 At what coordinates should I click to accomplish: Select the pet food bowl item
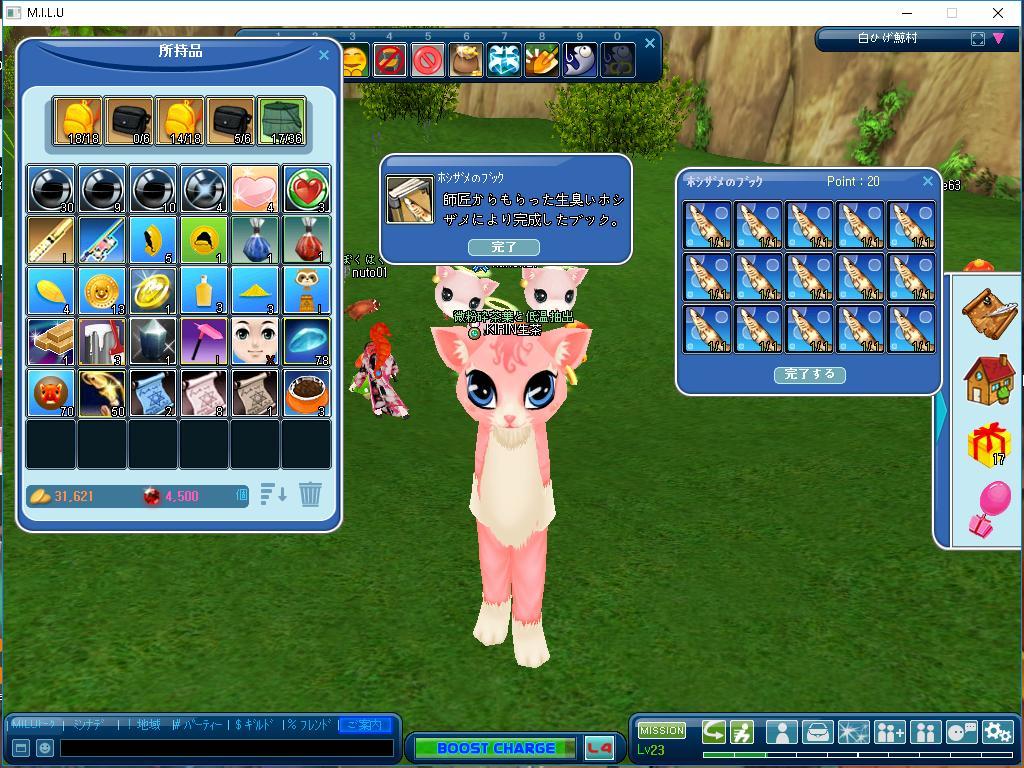(306, 393)
